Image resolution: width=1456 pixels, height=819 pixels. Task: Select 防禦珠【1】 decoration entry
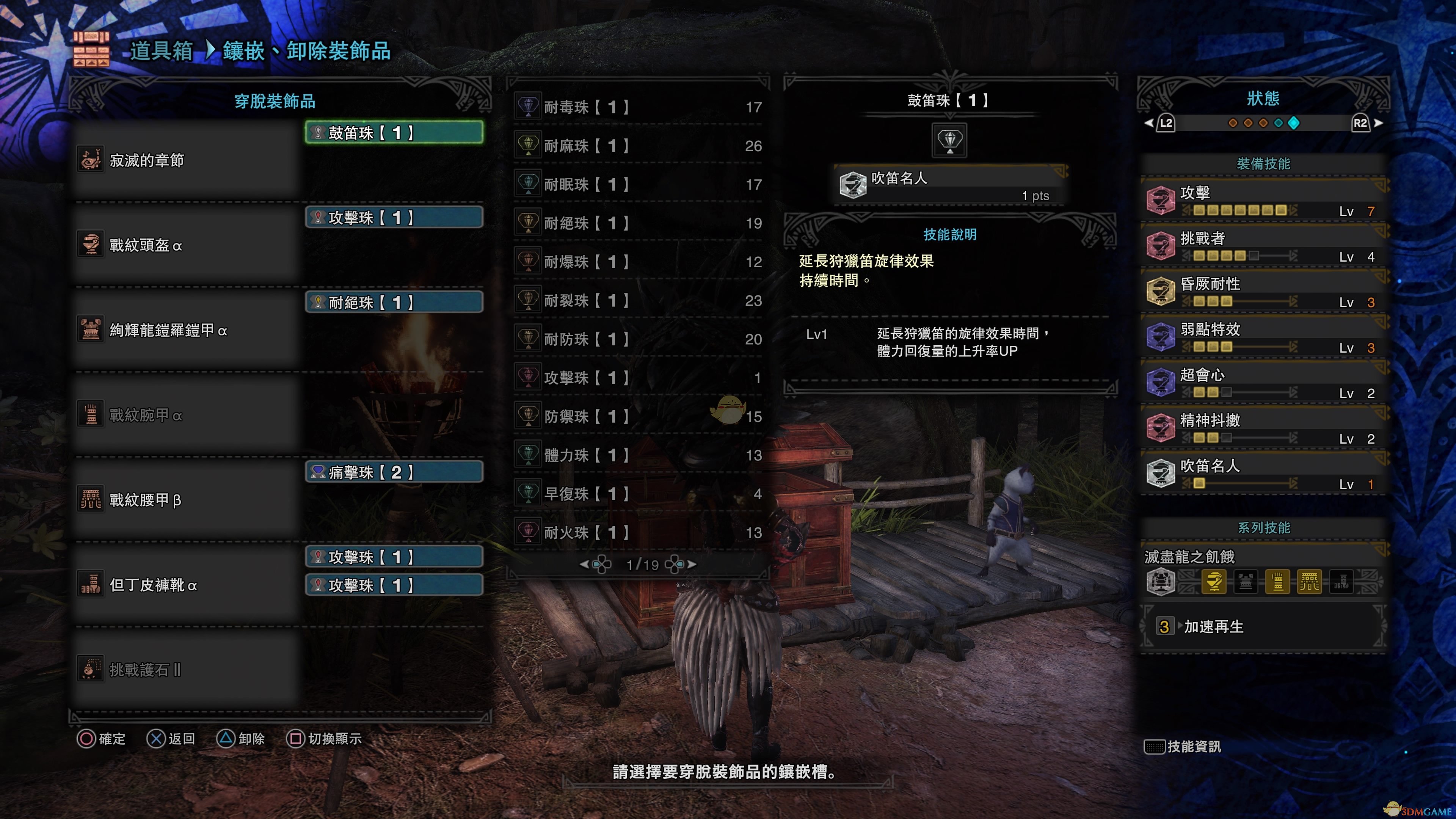coord(639,417)
